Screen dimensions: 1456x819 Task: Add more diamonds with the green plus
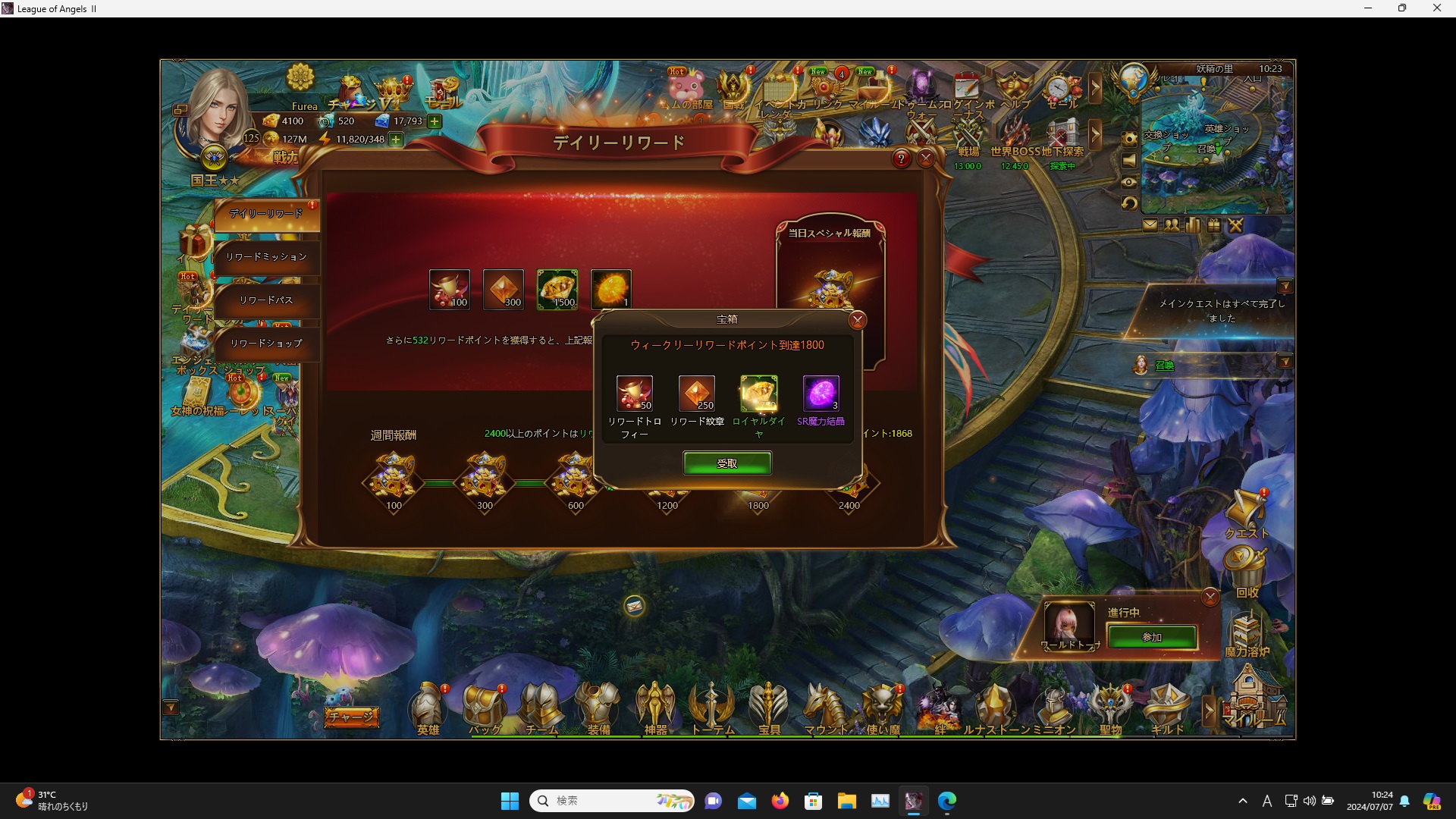[x=435, y=121]
